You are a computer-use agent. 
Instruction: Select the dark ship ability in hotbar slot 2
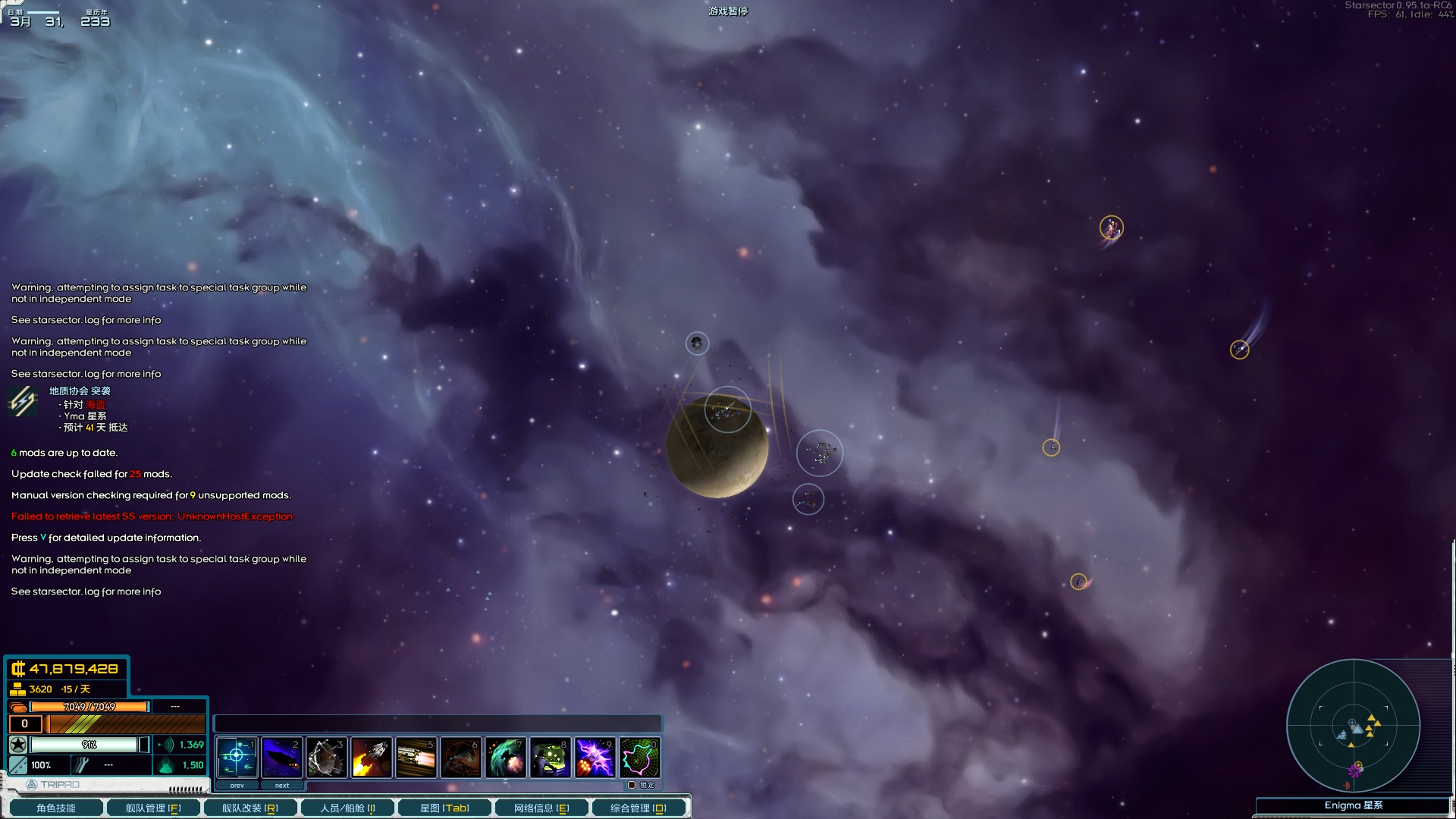[x=281, y=757]
